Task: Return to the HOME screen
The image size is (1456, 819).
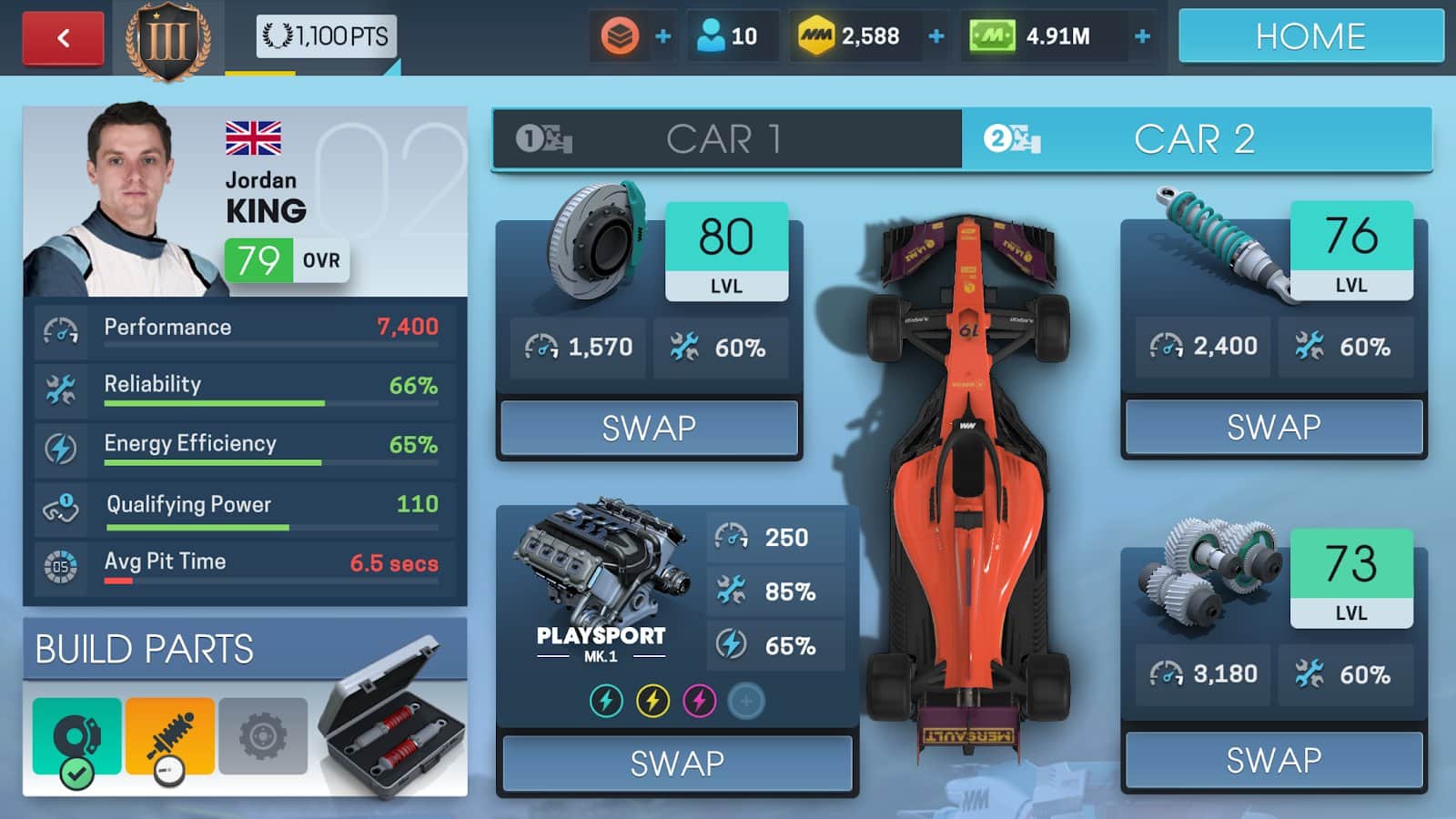Action: [x=1310, y=36]
